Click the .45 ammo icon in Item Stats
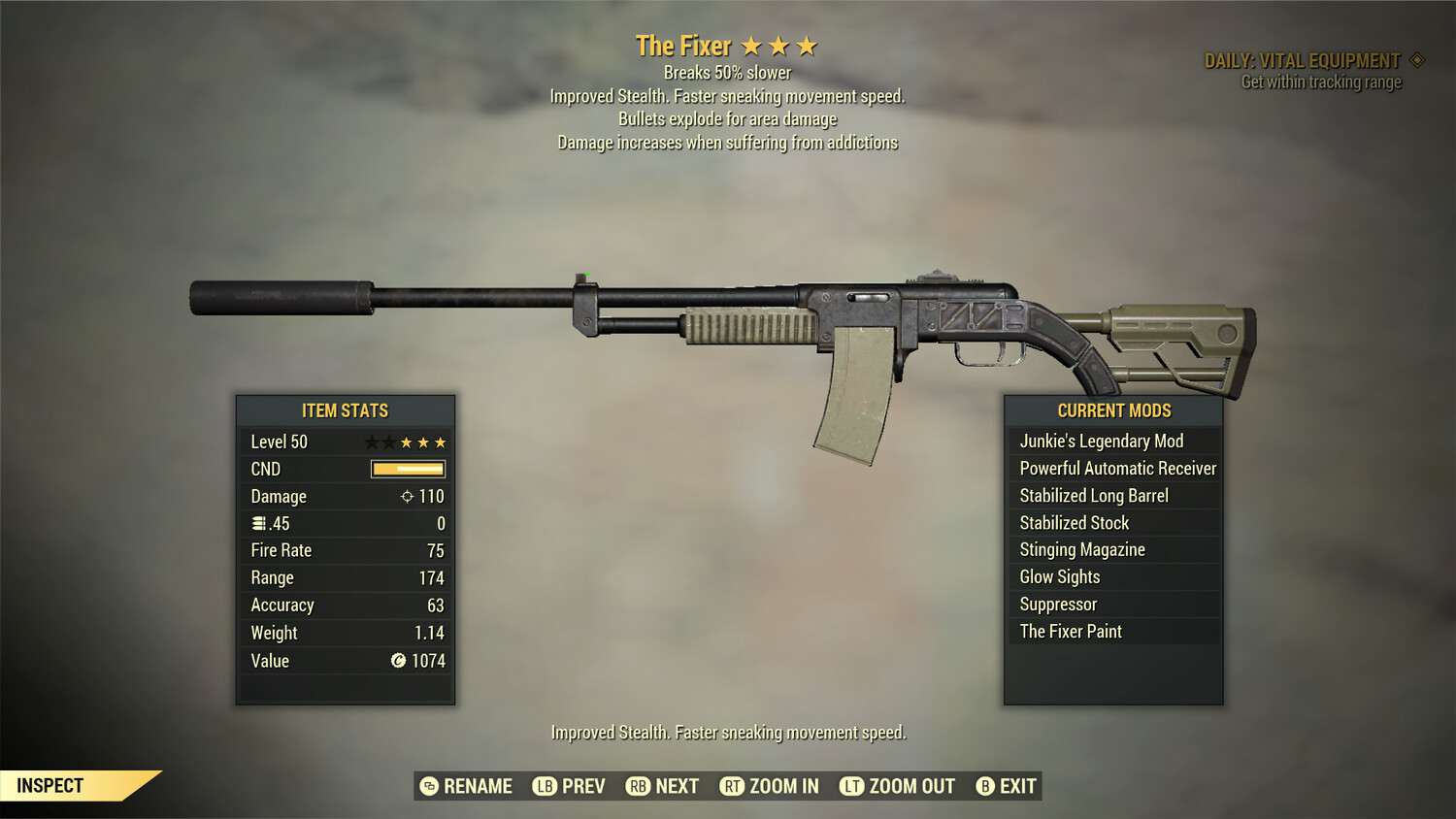This screenshot has width=1456, height=819. coord(259,523)
